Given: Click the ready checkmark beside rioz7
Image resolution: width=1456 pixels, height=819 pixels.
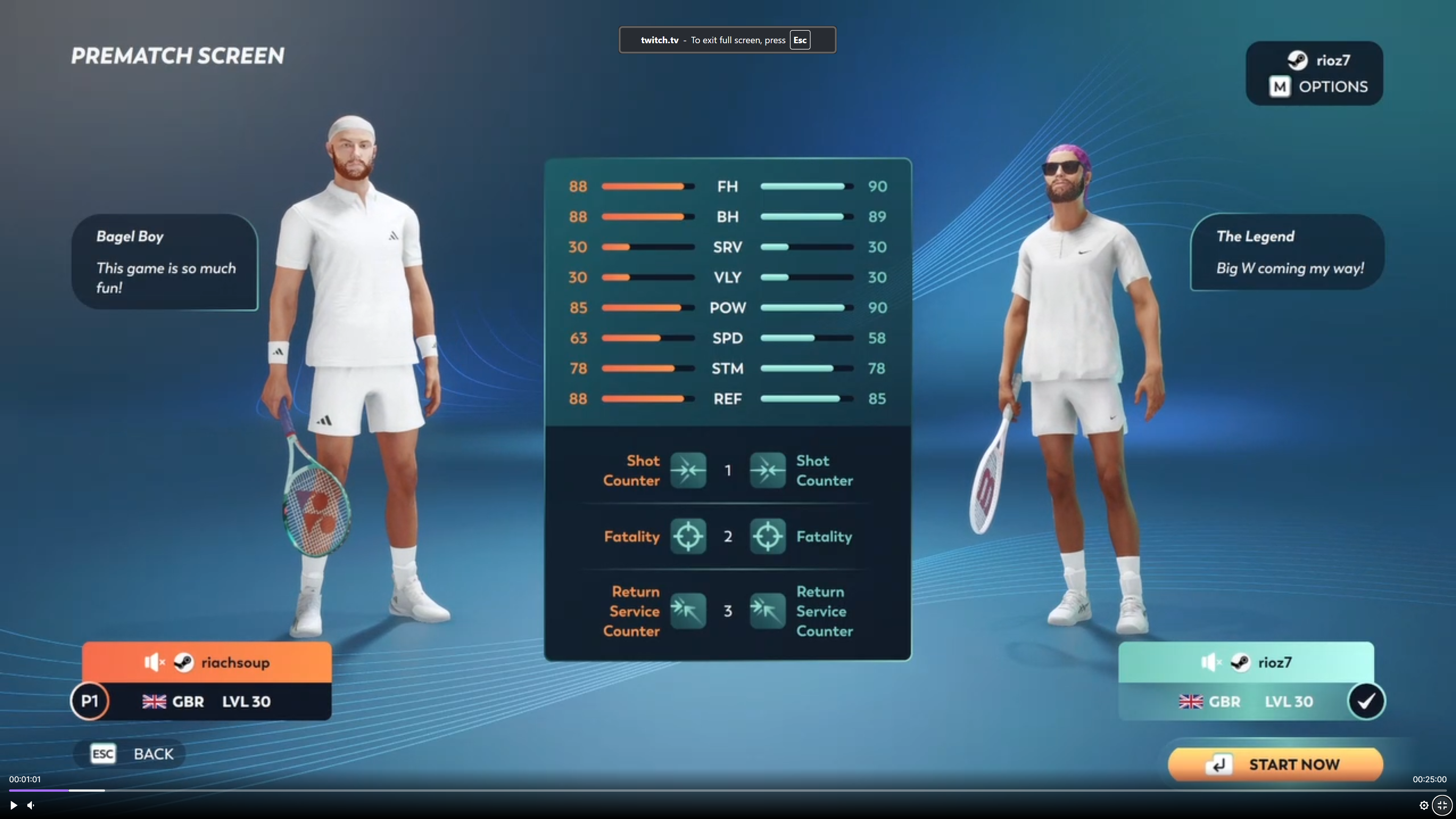Looking at the screenshot, I should [x=1366, y=701].
